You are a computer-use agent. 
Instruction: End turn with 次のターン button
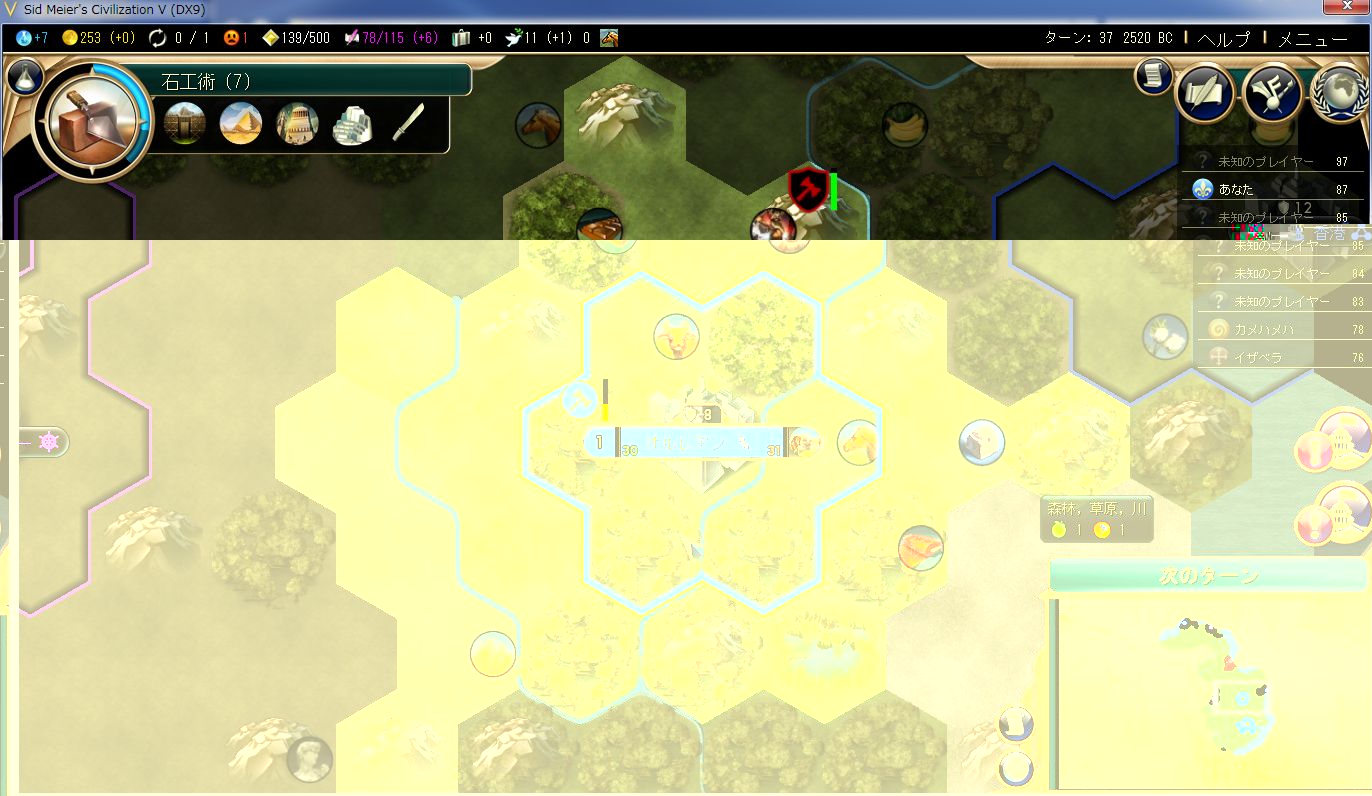[1208, 576]
